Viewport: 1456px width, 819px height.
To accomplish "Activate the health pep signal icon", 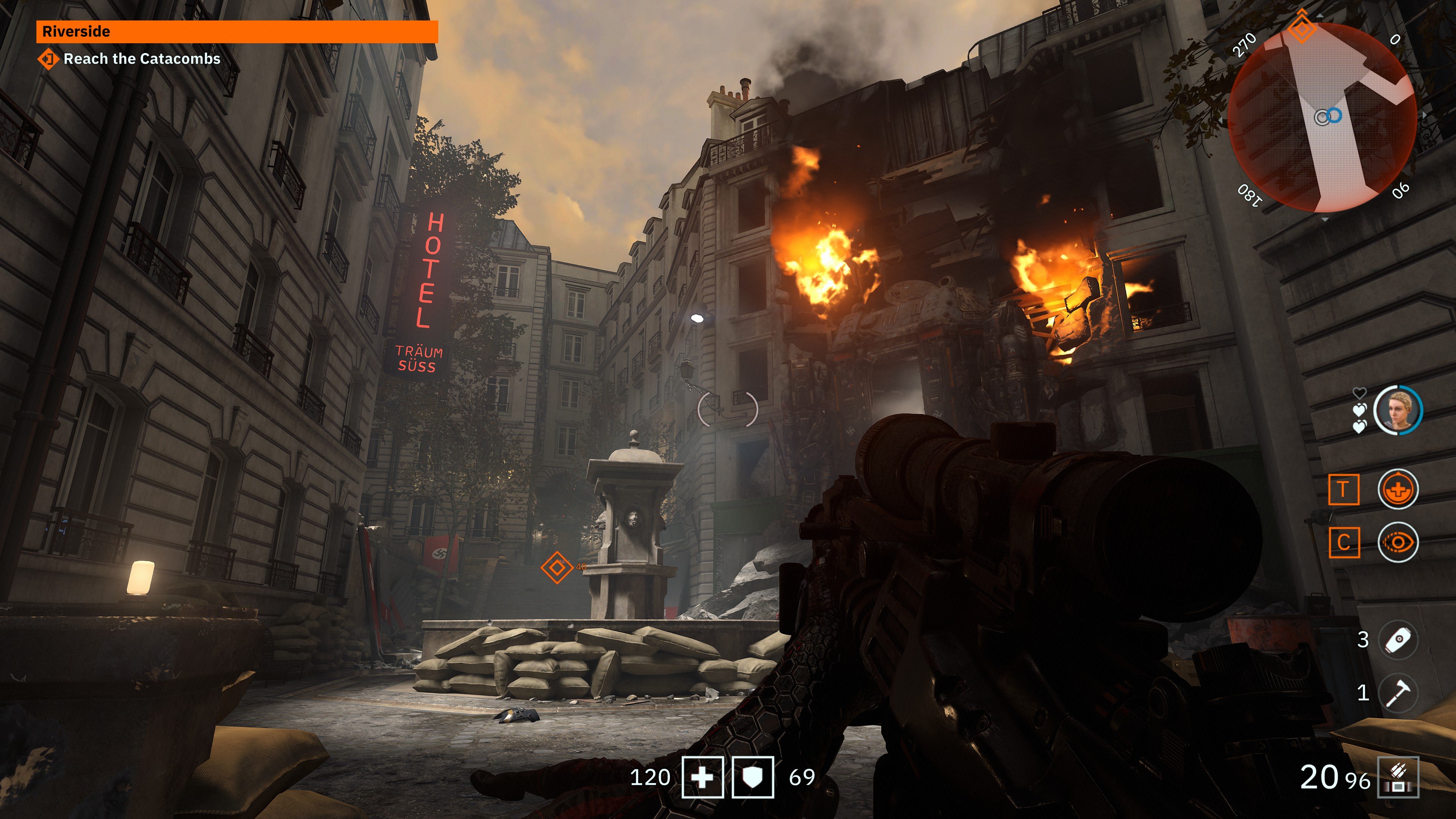I will point(1398,490).
